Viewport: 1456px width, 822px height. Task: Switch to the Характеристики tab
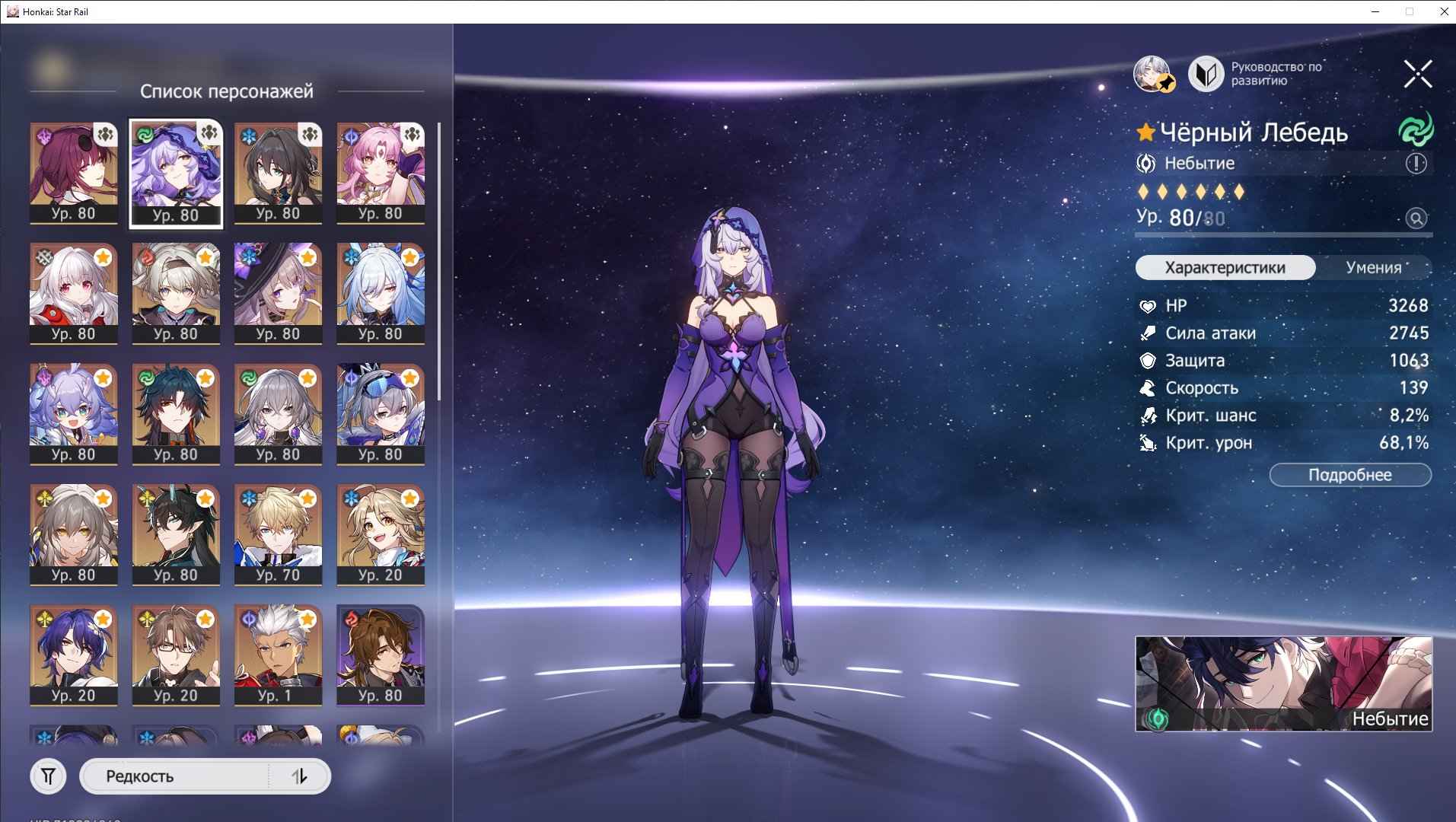[1224, 267]
